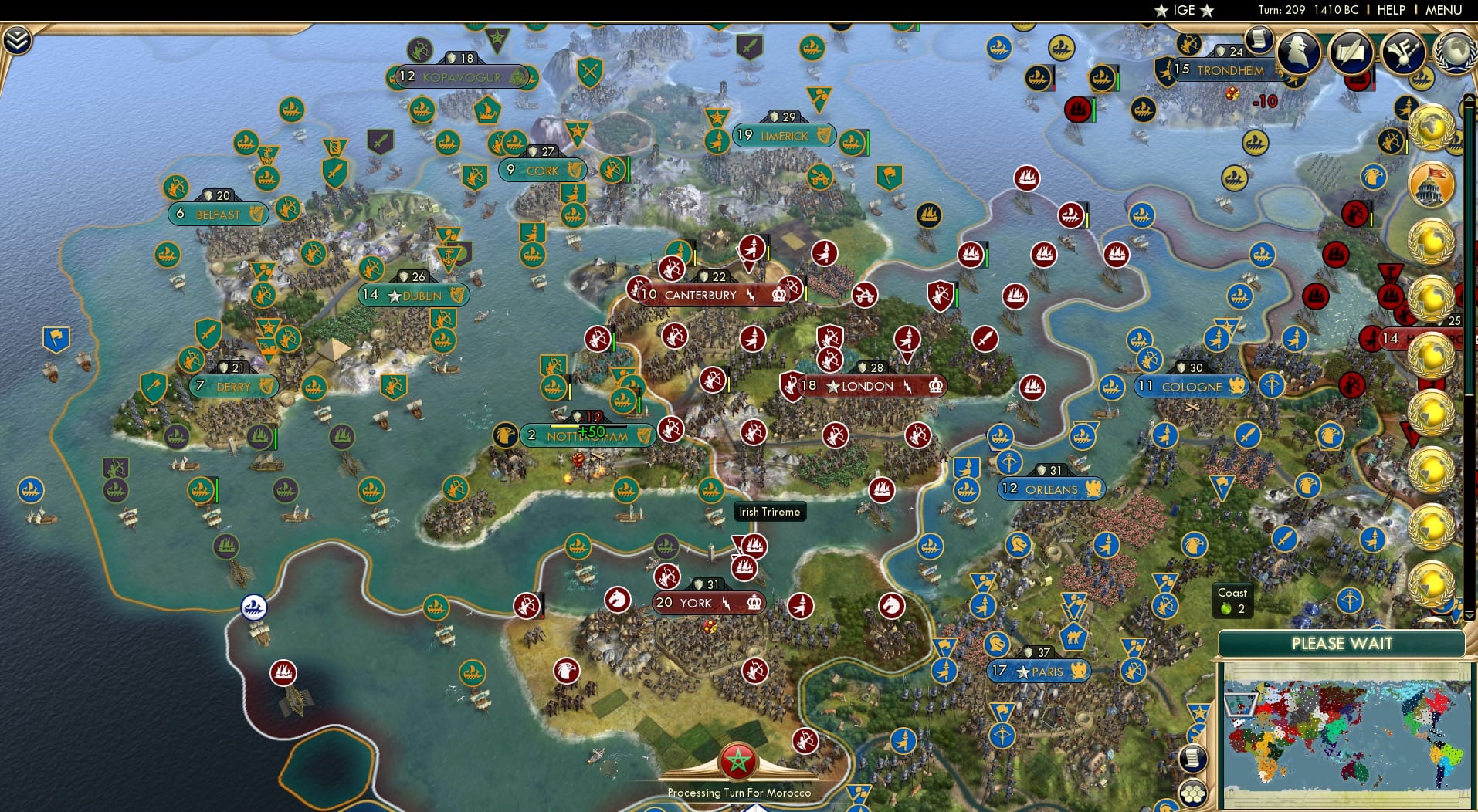
Task: Click the Capitol wonder notification bubble
Action: click(x=1431, y=183)
